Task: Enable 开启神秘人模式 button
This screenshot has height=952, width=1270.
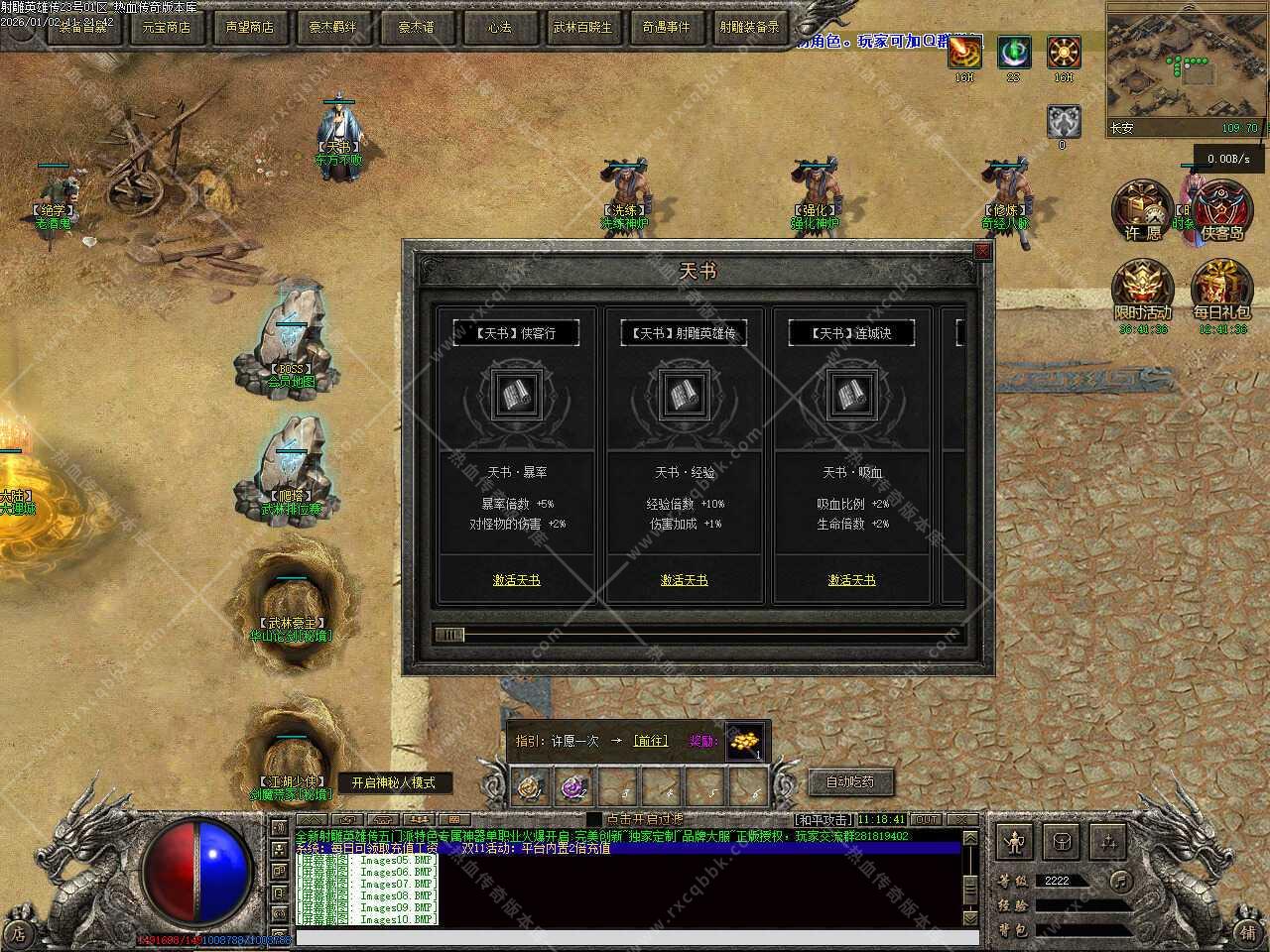Action: pos(393,782)
